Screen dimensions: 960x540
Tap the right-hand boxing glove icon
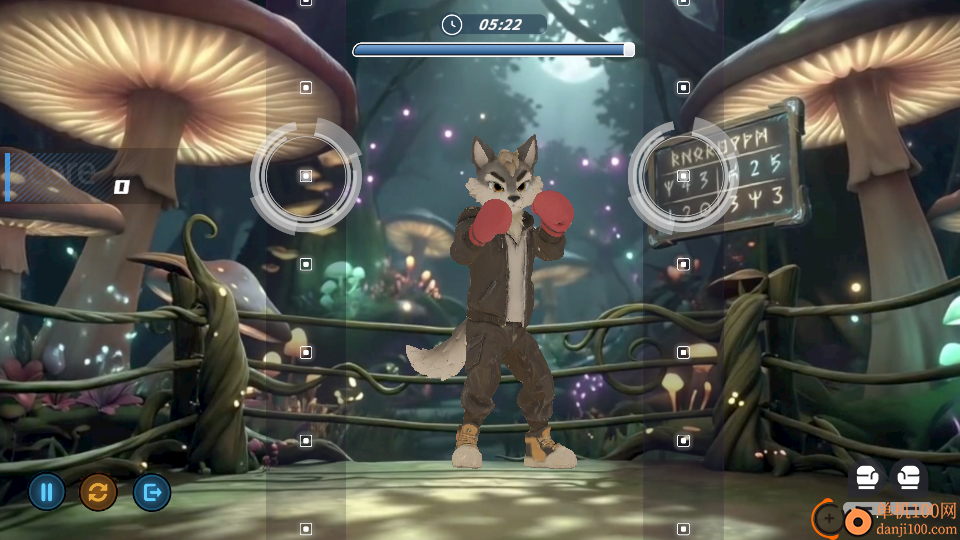tap(908, 477)
